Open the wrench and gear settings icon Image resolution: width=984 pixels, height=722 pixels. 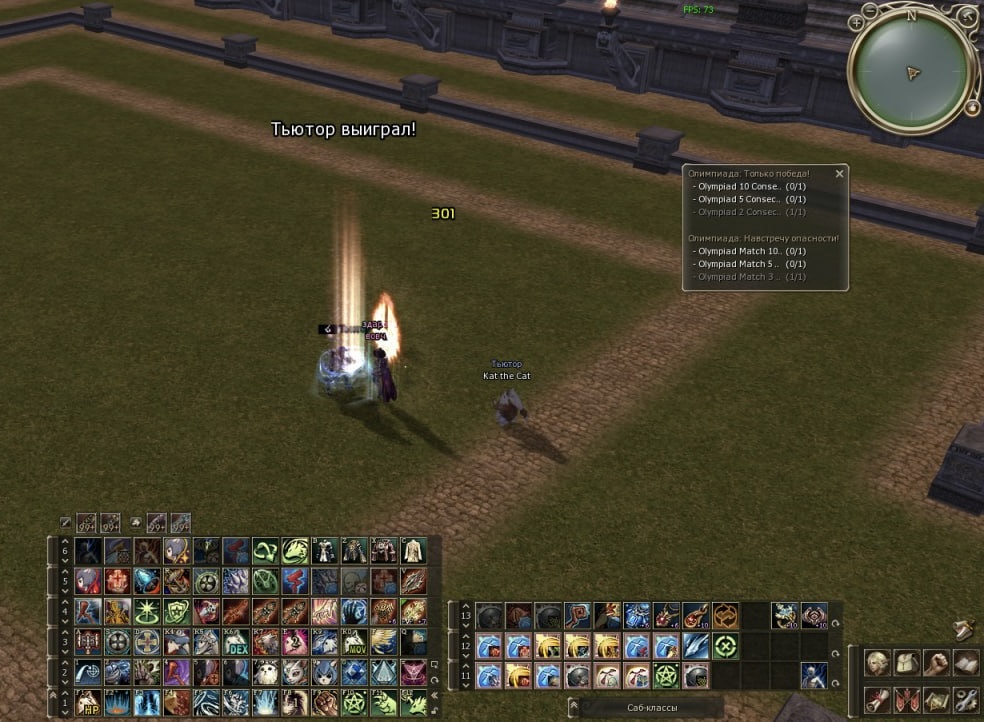point(966,698)
